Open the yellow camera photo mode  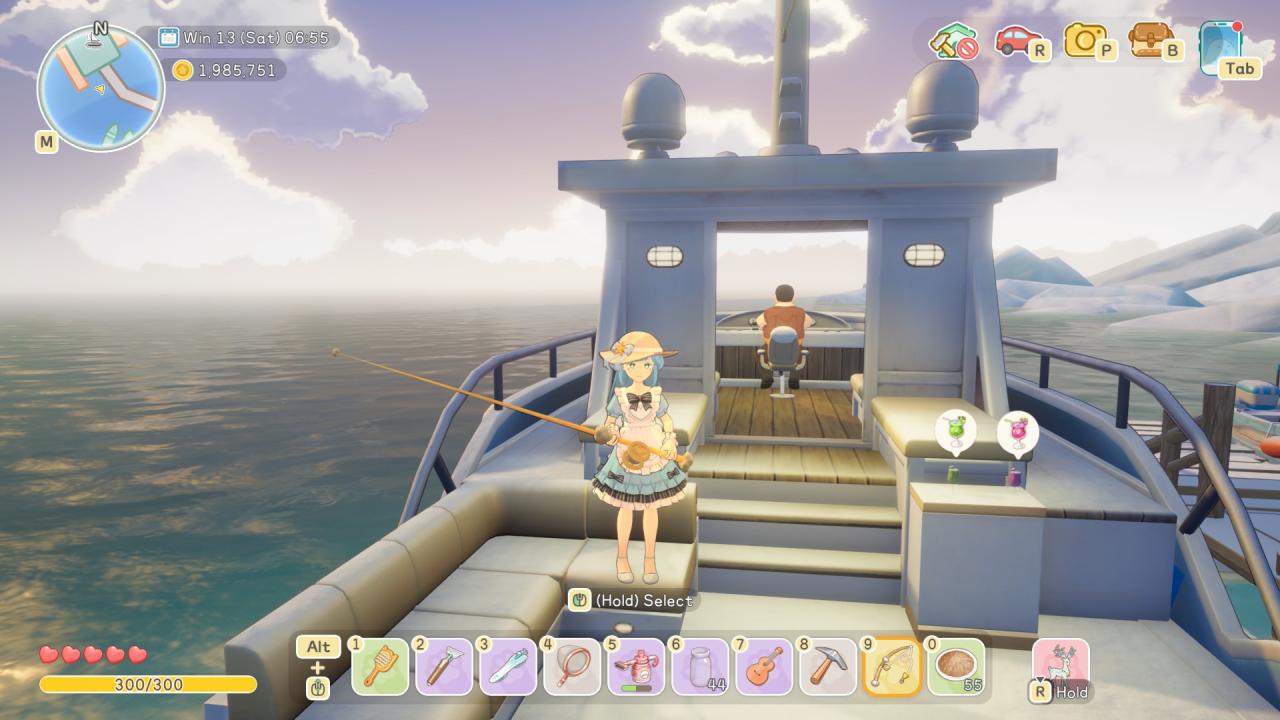point(1086,40)
